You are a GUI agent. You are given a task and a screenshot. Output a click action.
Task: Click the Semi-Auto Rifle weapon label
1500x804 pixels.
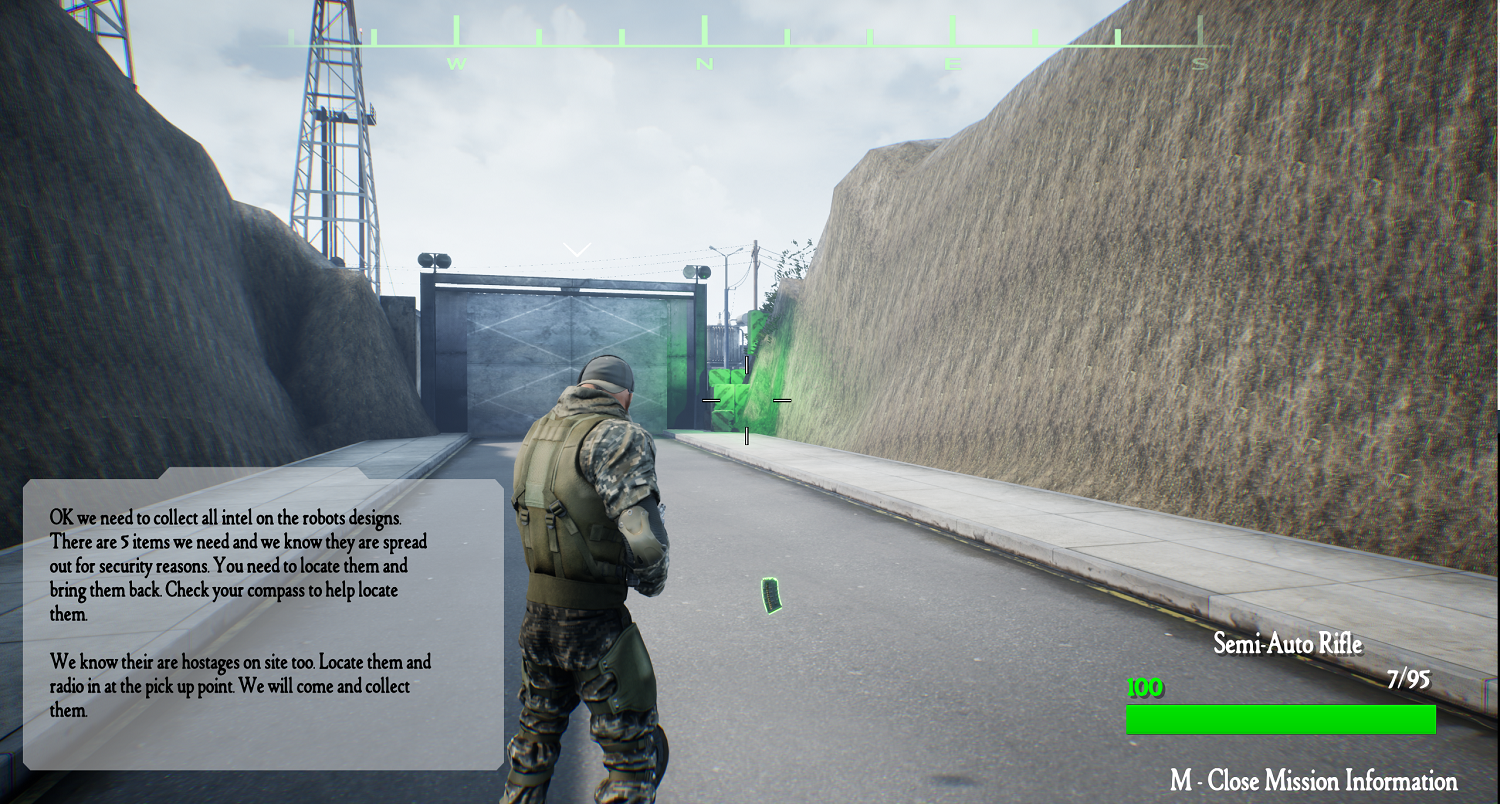pos(1287,644)
